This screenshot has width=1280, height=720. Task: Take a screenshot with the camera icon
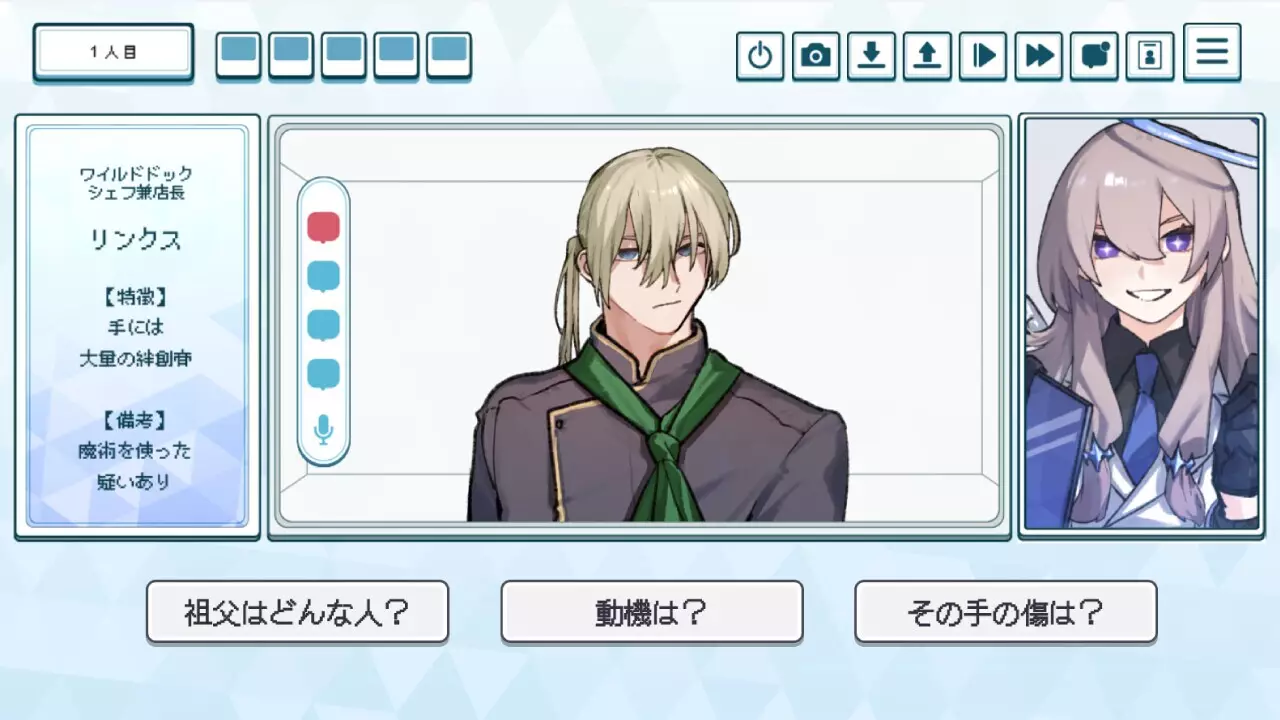click(x=815, y=56)
